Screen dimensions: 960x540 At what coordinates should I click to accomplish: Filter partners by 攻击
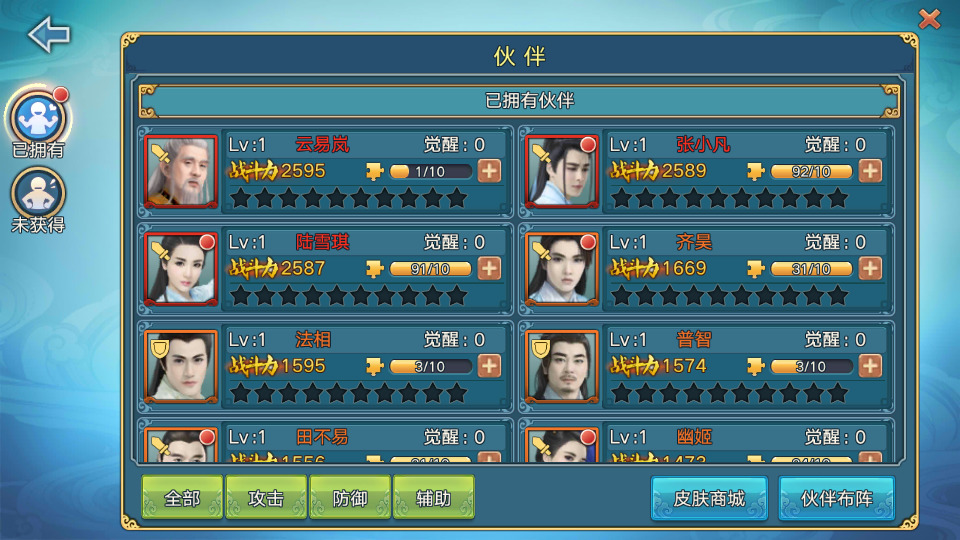coord(266,498)
